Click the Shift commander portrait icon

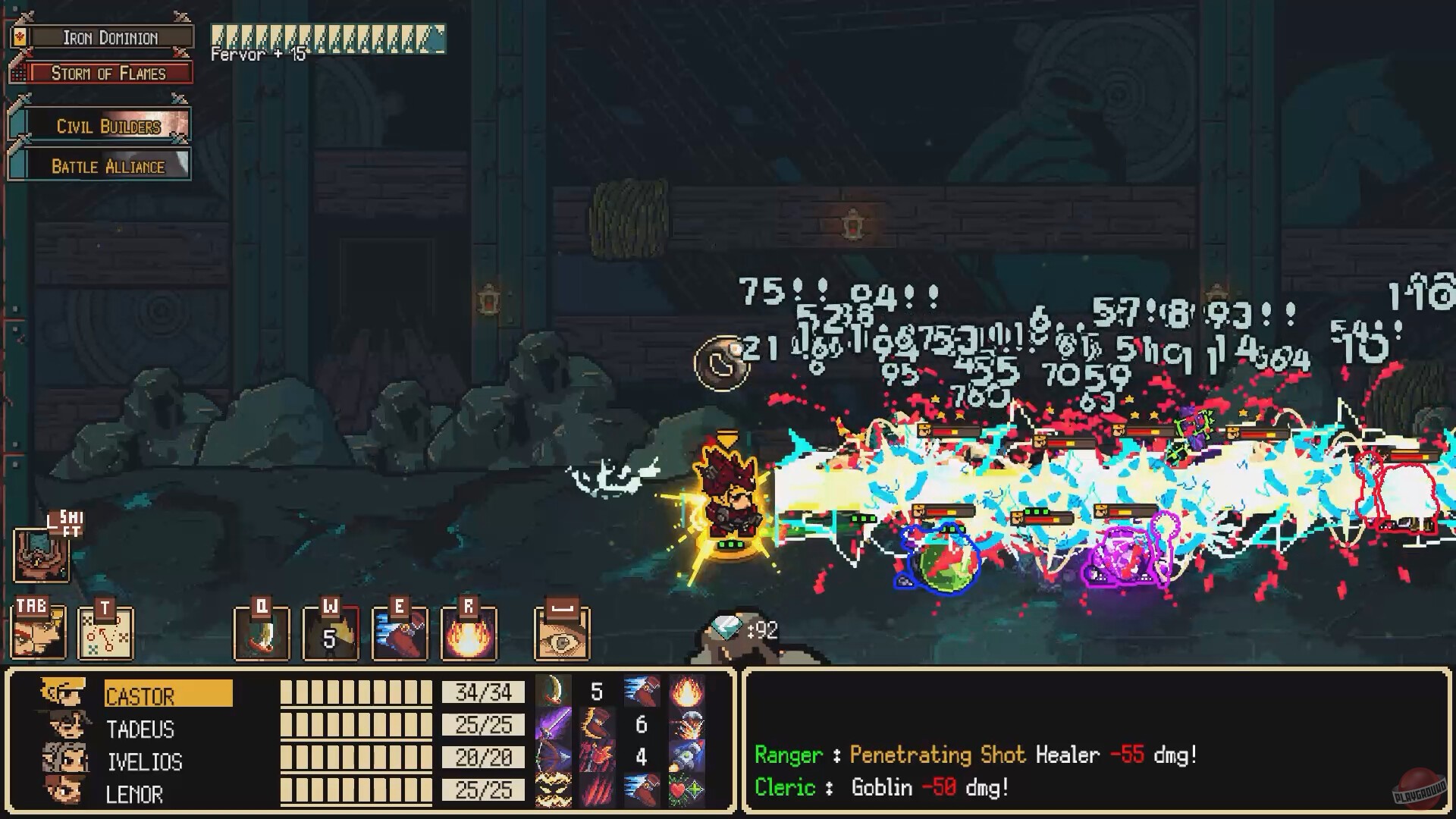tap(42, 557)
